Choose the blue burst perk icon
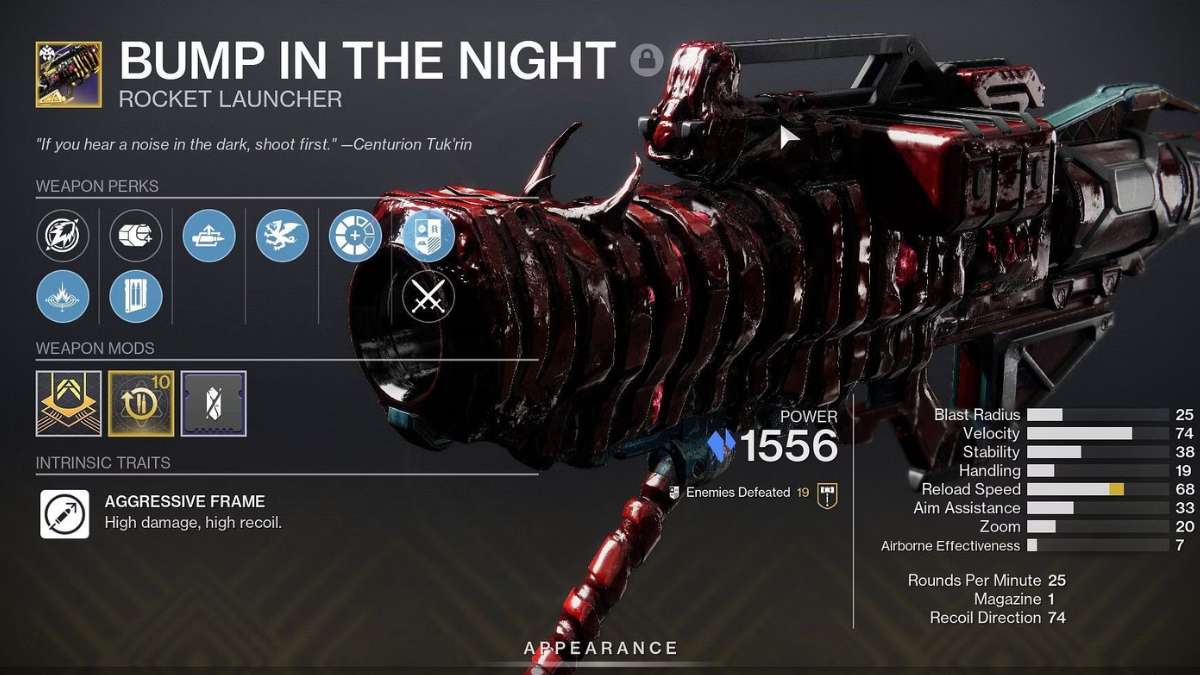Viewport: 1200px width, 675px height. [x=63, y=297]
